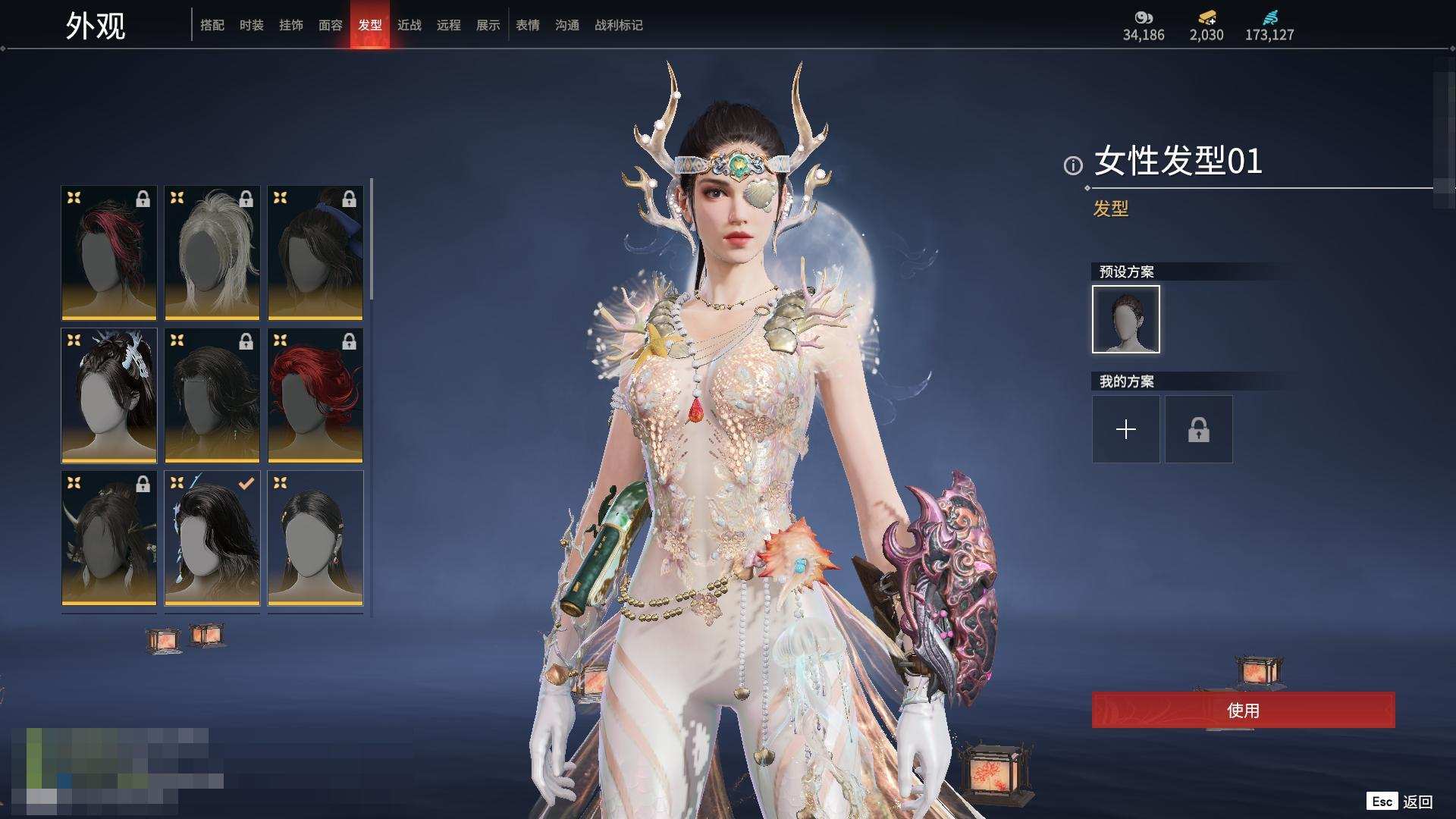Switch to the 近战 tab
The height and width of the screenshot is (819, 1456).
tap(409, 25)
